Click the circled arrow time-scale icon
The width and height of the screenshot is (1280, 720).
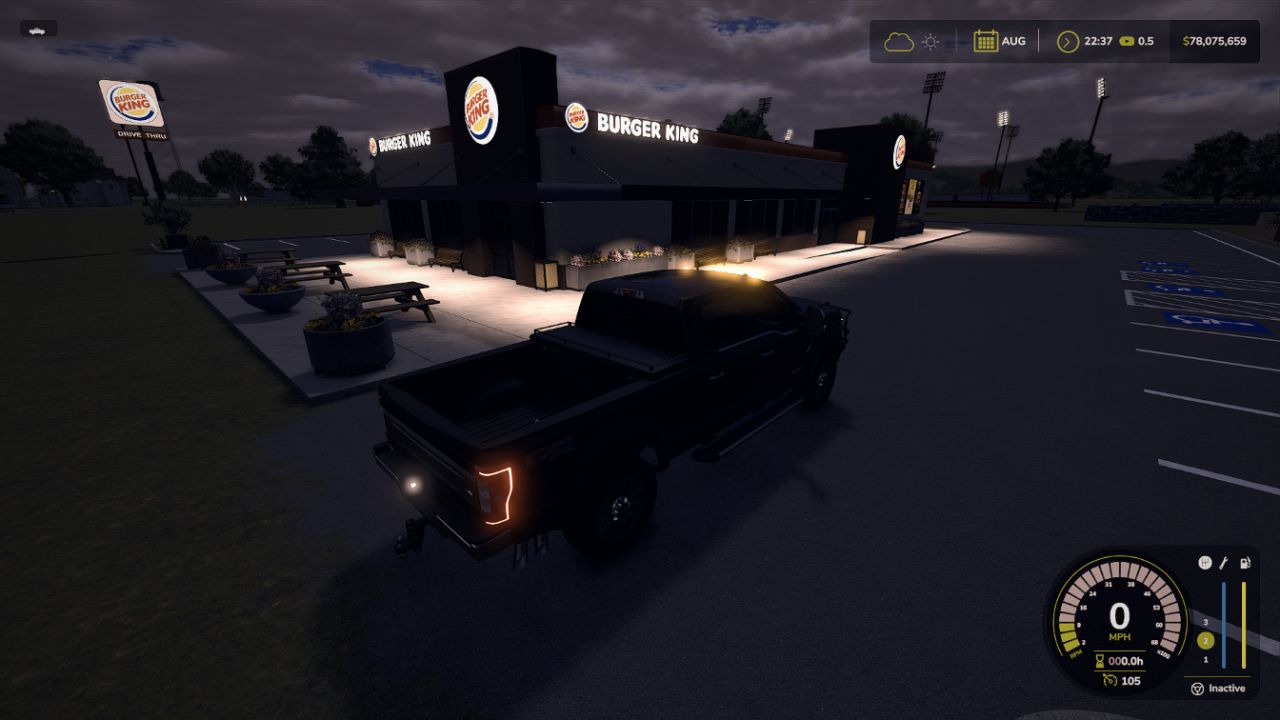tap(1067, 41)
